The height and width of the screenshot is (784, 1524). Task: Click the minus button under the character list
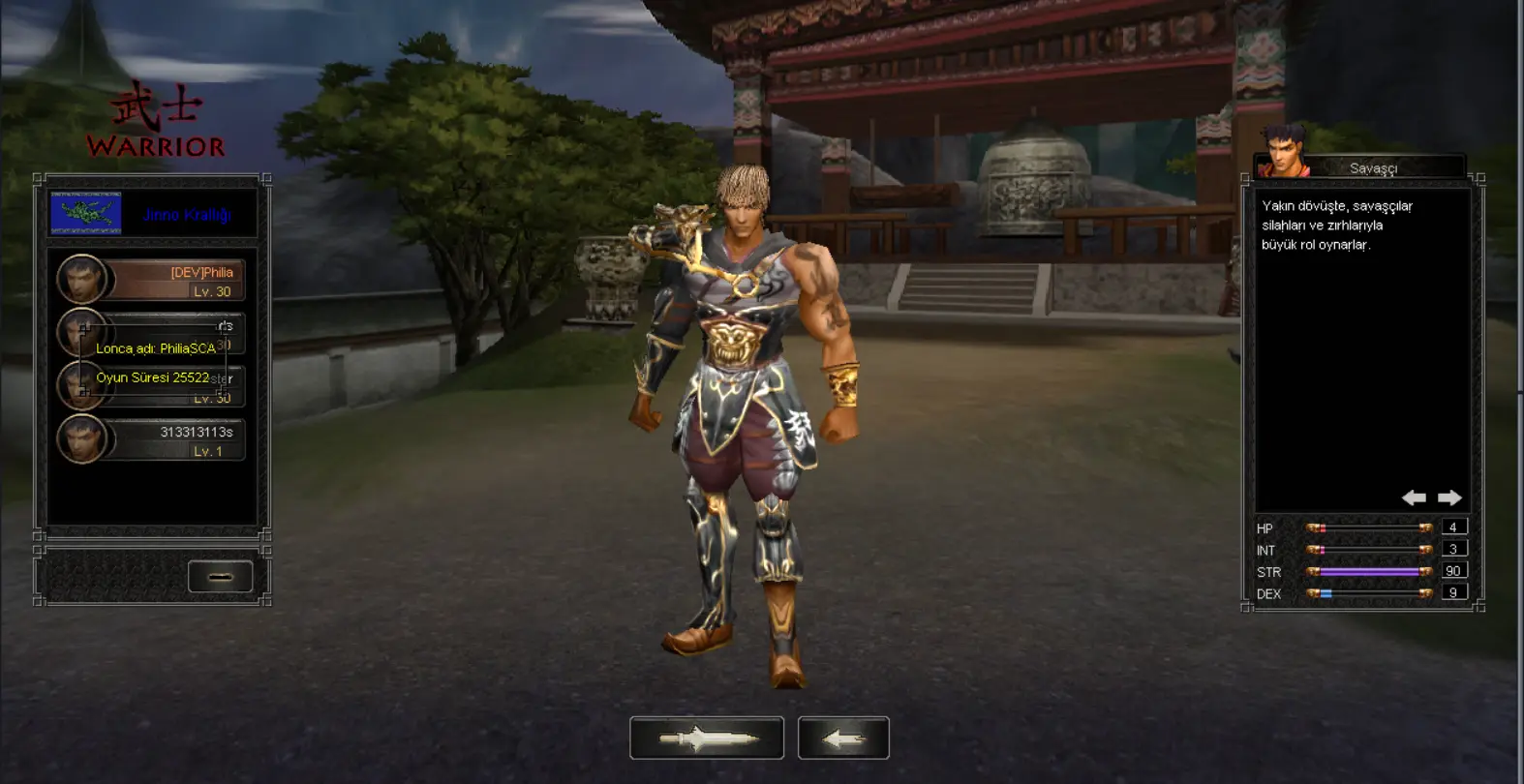[x=220, y=577]
